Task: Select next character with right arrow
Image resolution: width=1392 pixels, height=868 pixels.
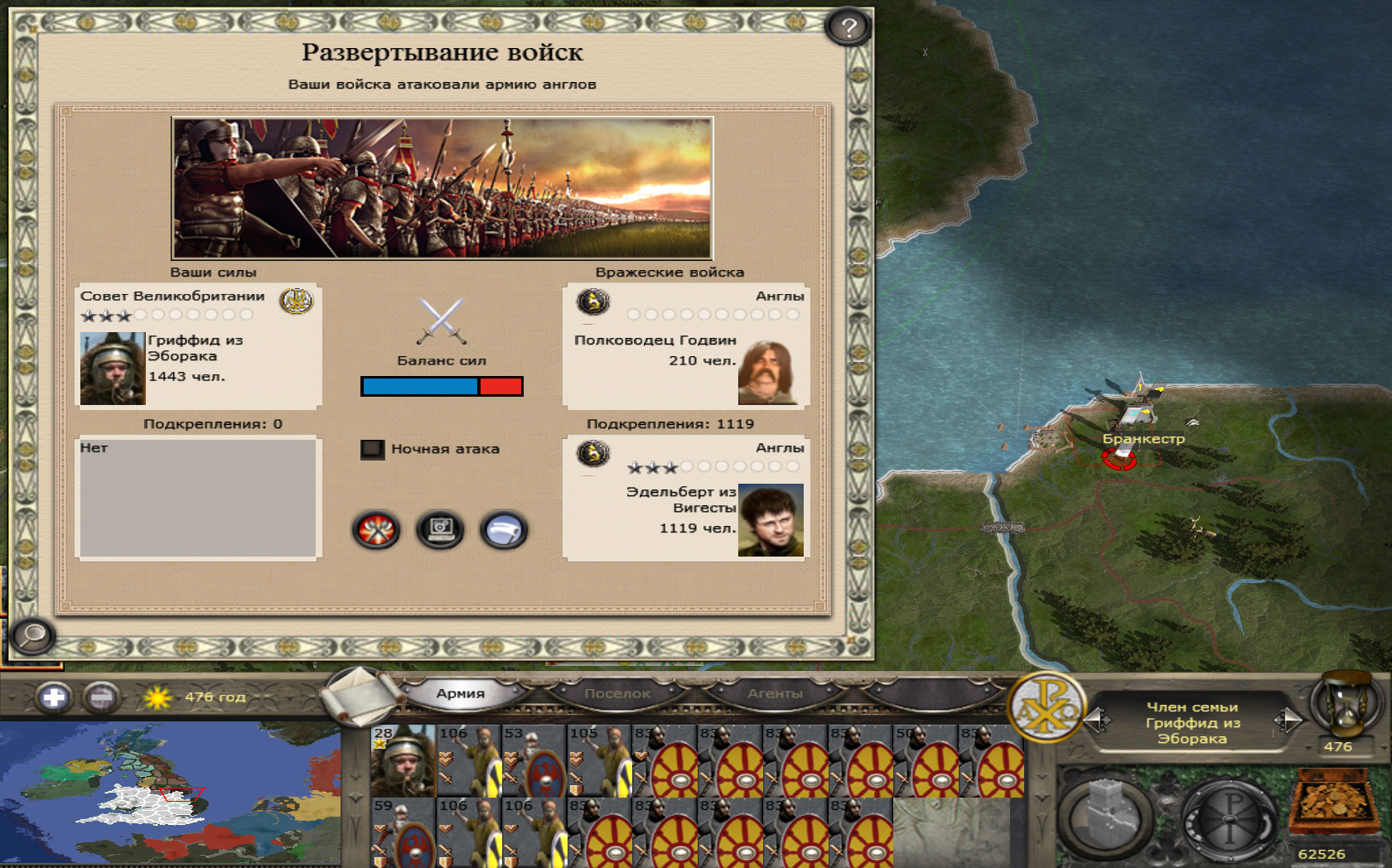Action: (x=1289, y=721)
